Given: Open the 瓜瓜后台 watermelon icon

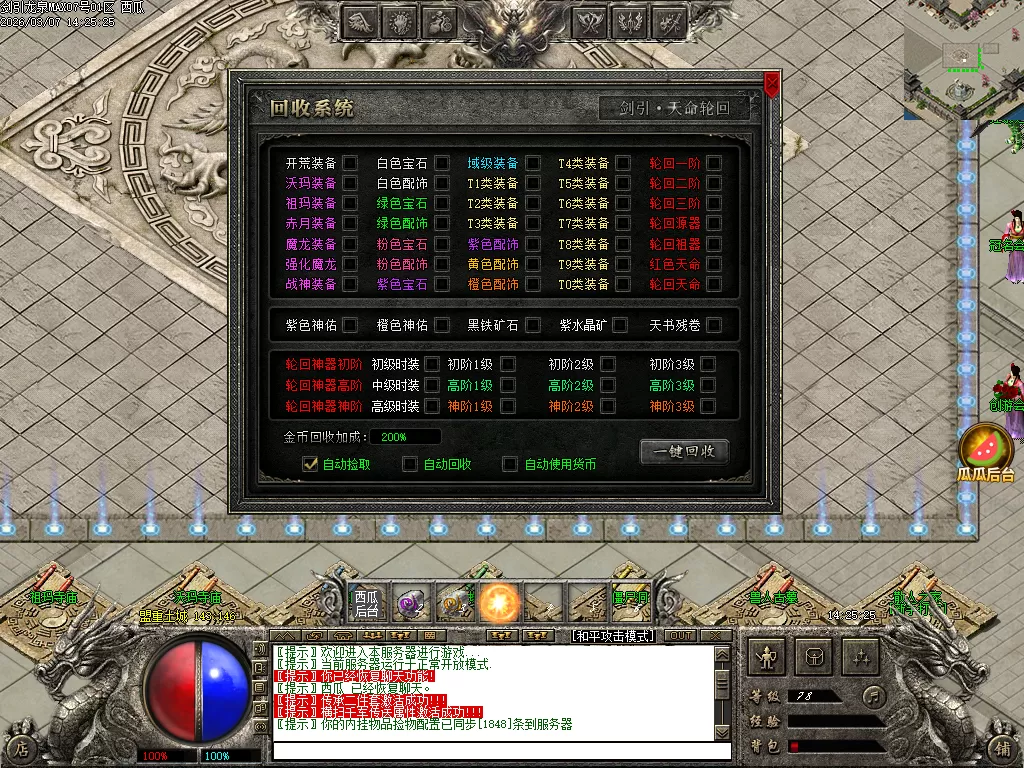Looking at the screenshot, I should coord(986,450).
